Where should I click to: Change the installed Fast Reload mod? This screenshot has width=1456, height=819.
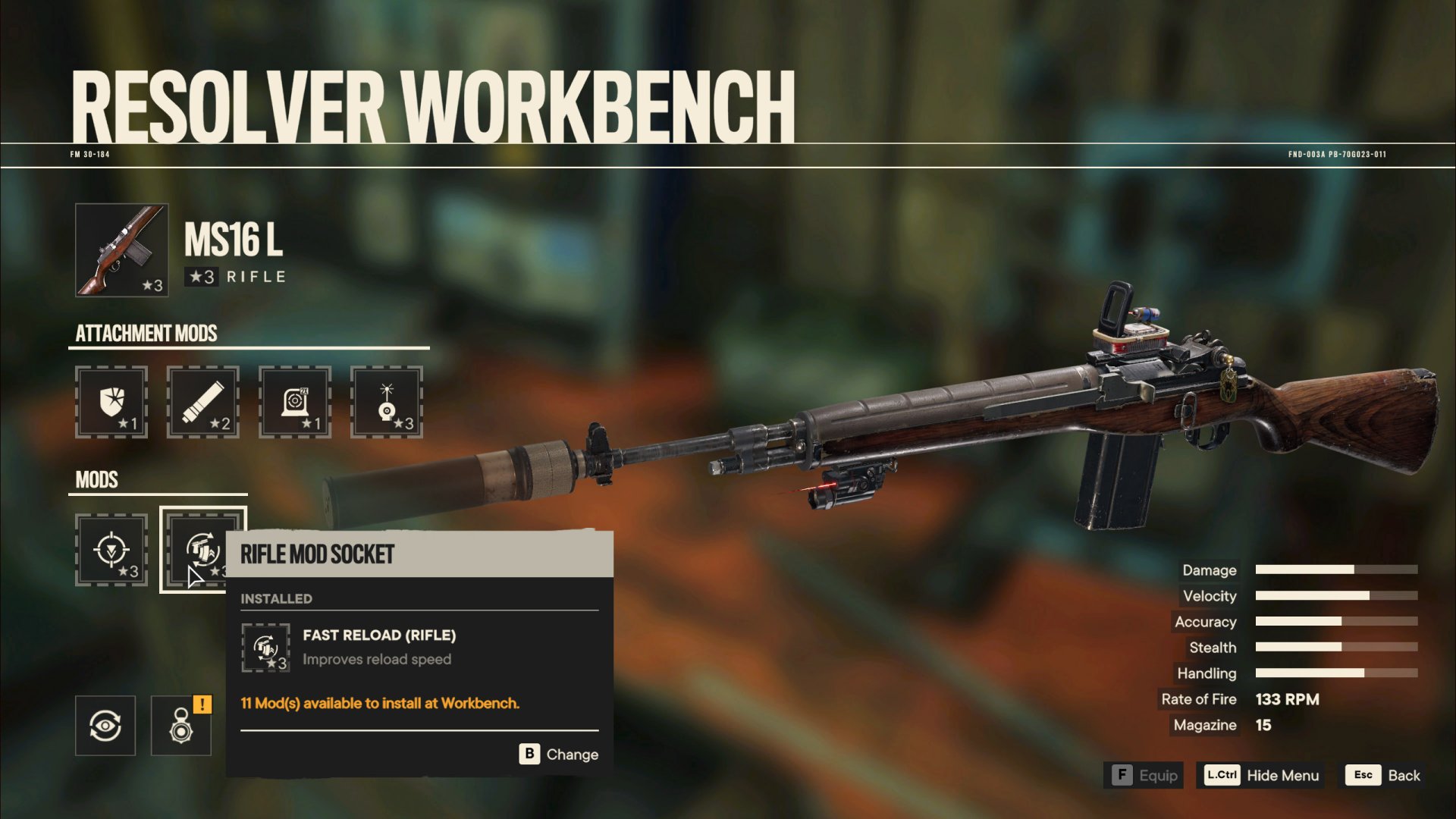[x=560, y=754]
